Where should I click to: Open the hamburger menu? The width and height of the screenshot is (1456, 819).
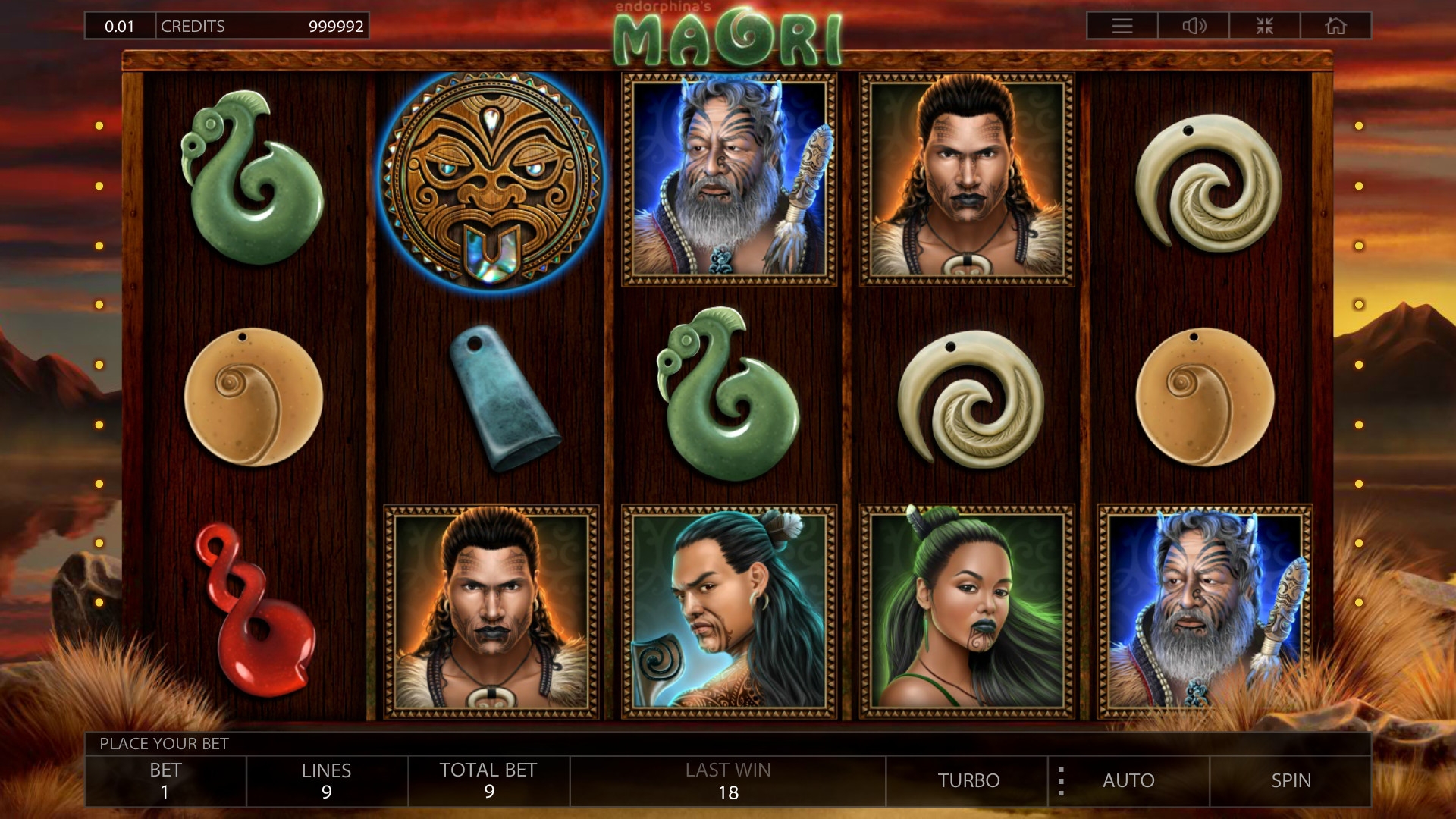1122,26
